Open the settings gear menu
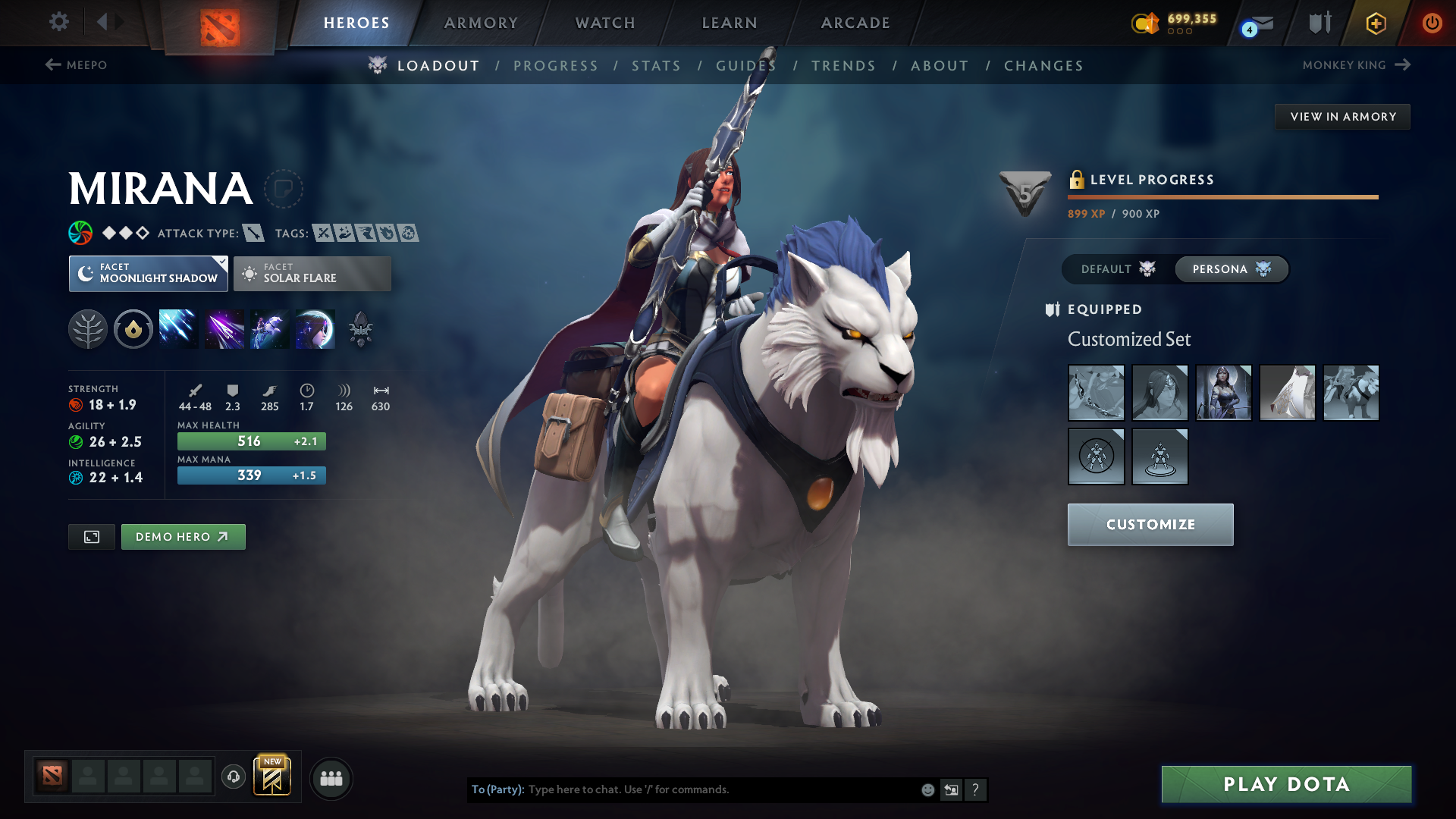 (59, 22)
